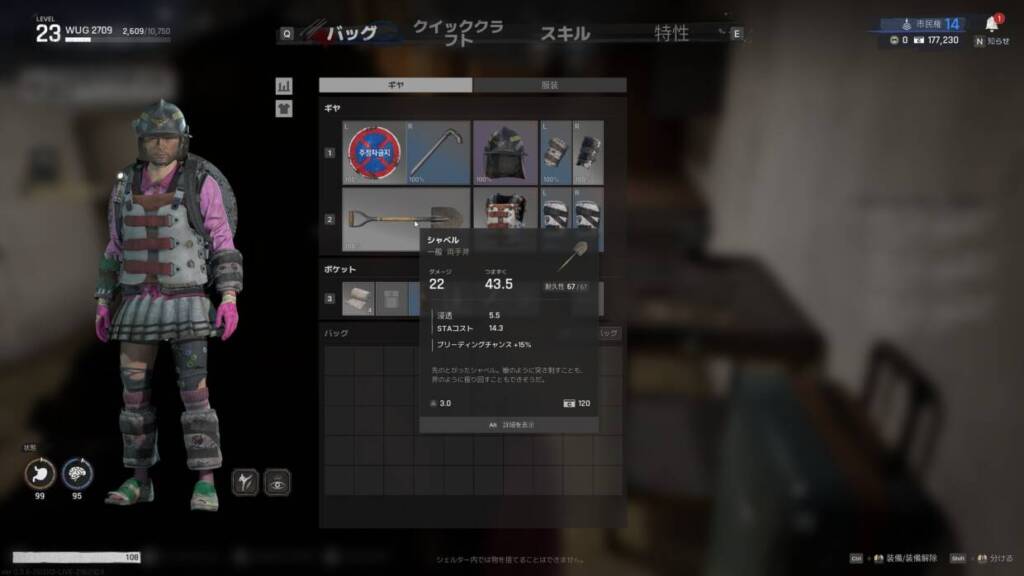Click the brain sanity status icon
This screenshot has width=1024, height=576.
coord(77,473)
